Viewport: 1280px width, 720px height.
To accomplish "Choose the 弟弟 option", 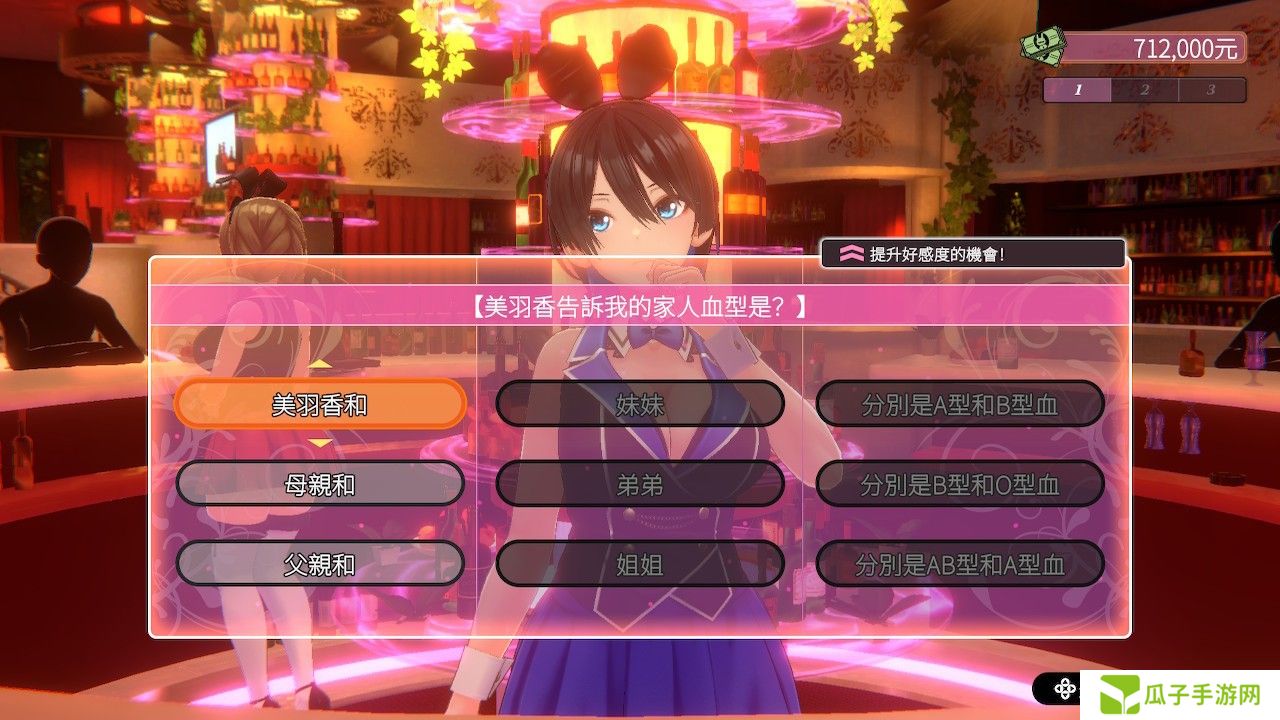I will click(640, 484).
